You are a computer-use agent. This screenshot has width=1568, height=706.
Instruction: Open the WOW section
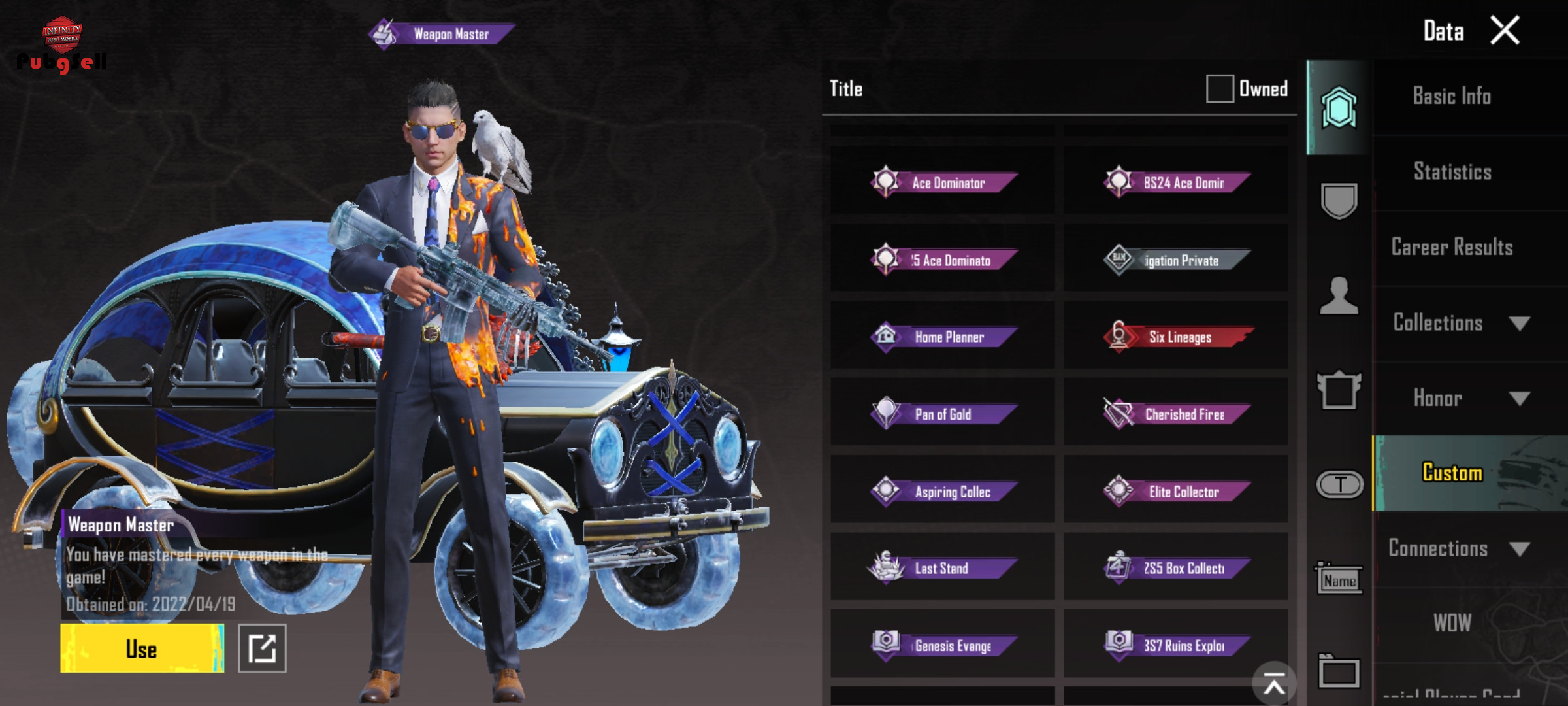tap(1452, 623)
